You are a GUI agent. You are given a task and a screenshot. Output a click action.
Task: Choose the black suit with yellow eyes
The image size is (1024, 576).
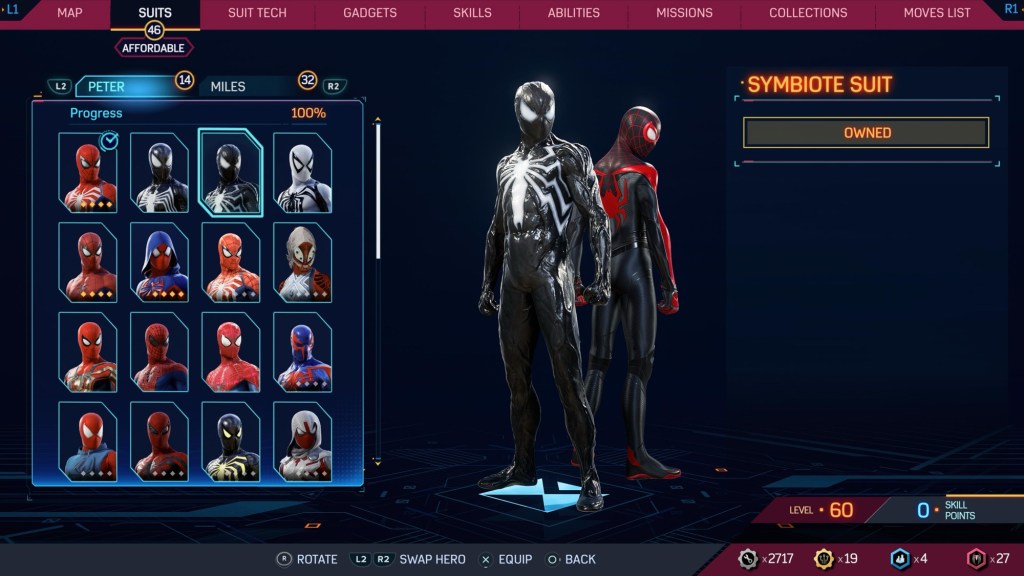point(231,441)
